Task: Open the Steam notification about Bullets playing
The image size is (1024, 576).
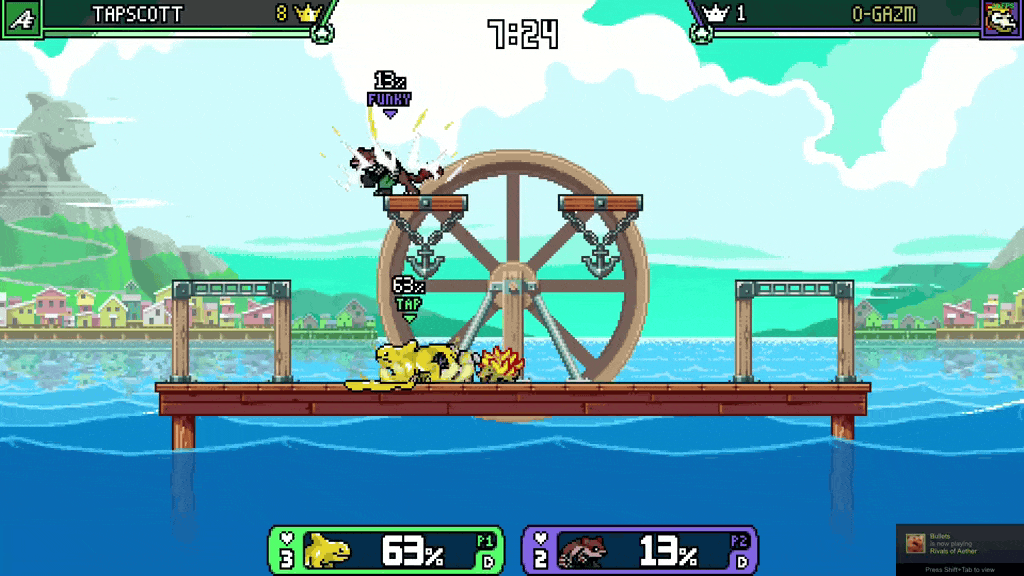Action: point(959,545)
